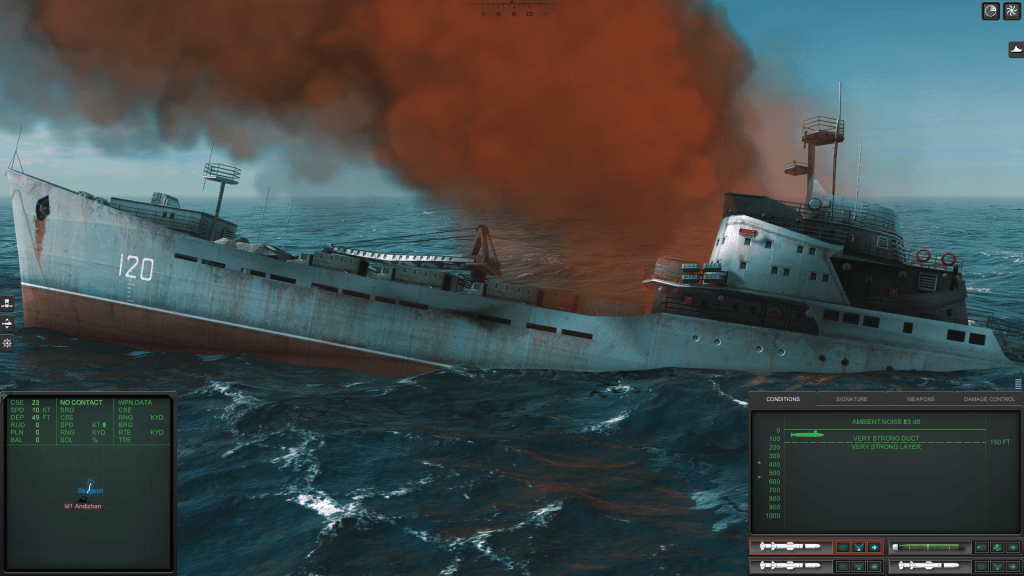Lower the depth scale with down arrow
Viewport: 1024px width, 576px height.
(x=759, y=478)
